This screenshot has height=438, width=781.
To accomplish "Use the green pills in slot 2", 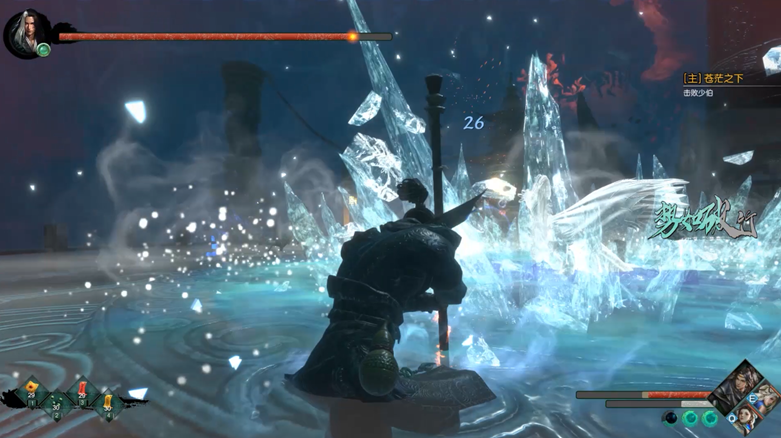I will [56, 403].
